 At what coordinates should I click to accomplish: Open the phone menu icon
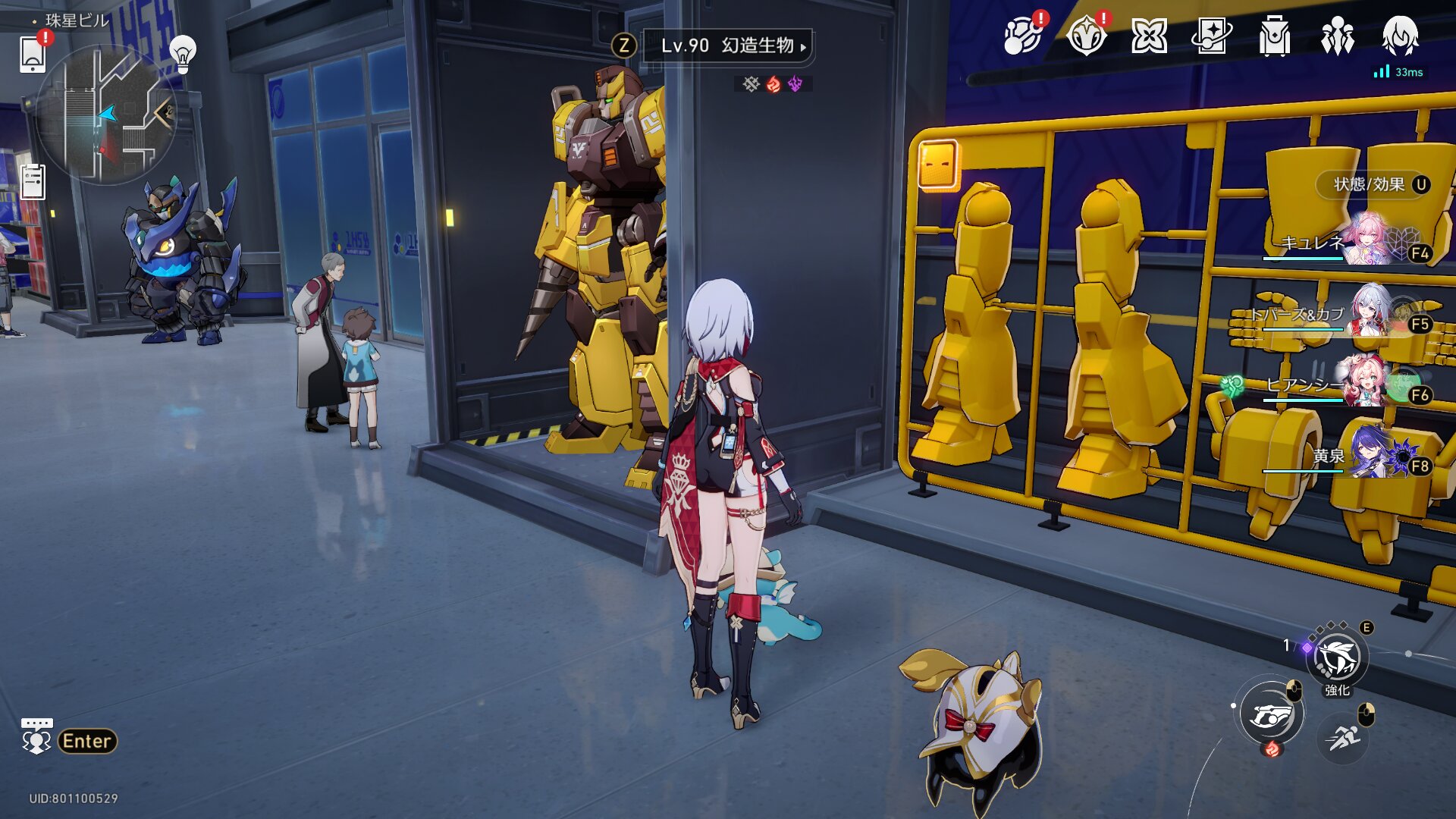(x=33, y=54)
